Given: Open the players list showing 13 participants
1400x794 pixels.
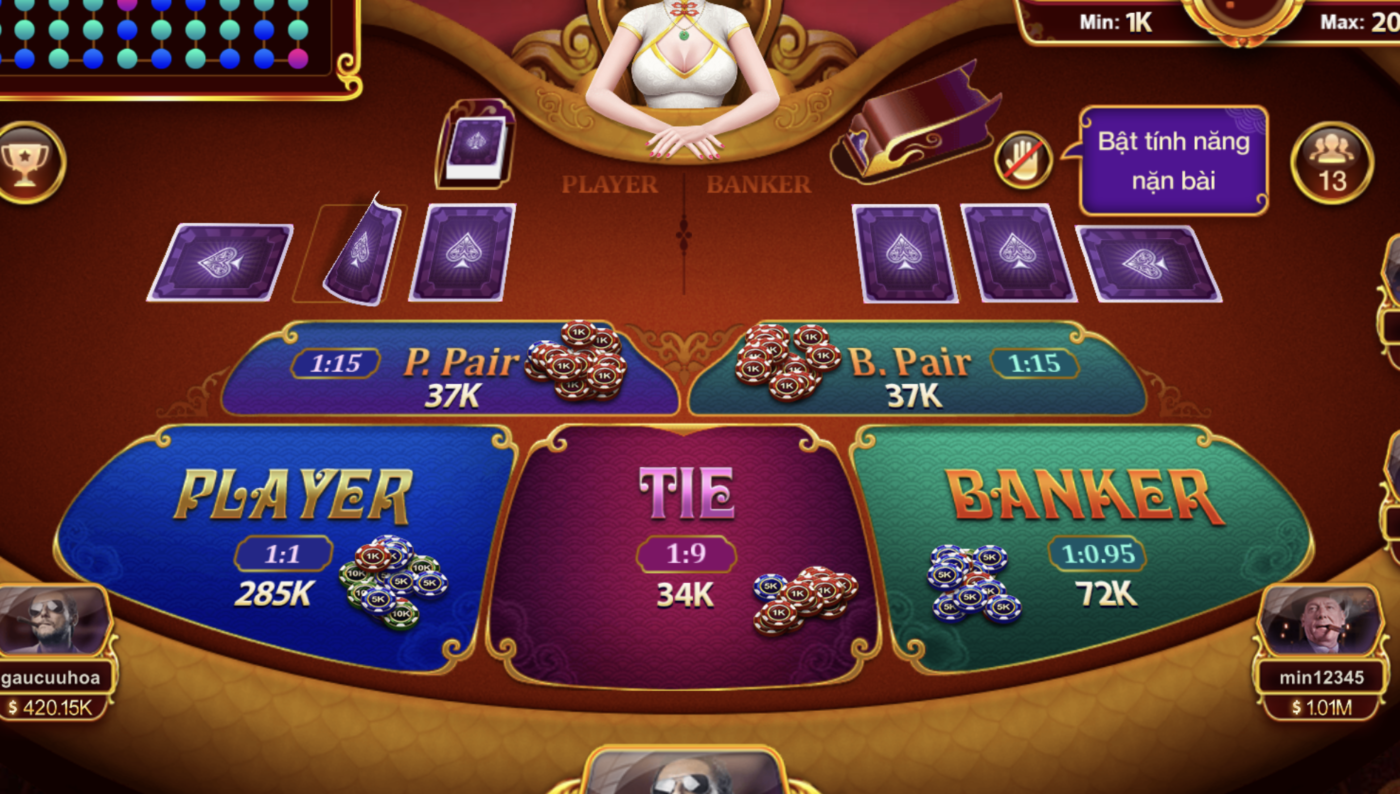Looking at the screenshot, I should 1330,162.
